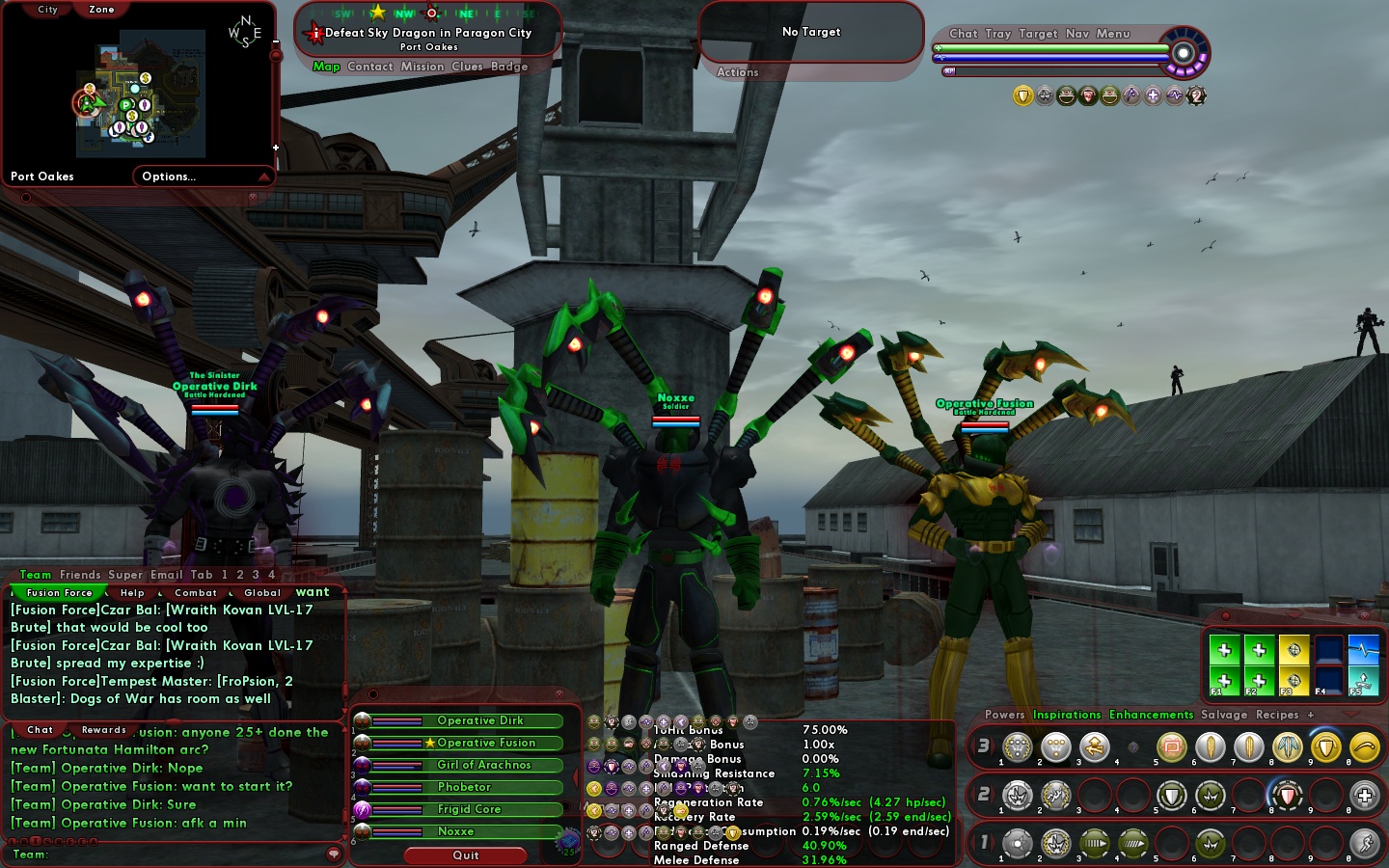Open the Salvage window
1389x868 pixels.
tap(1223, 715)
